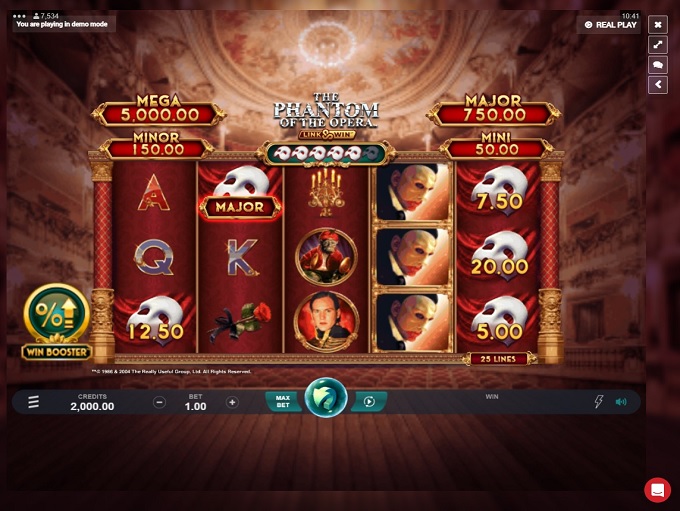Screen dimensions: 680x511
Task: Switch to Real Play mode
Action: pos(610,25)
